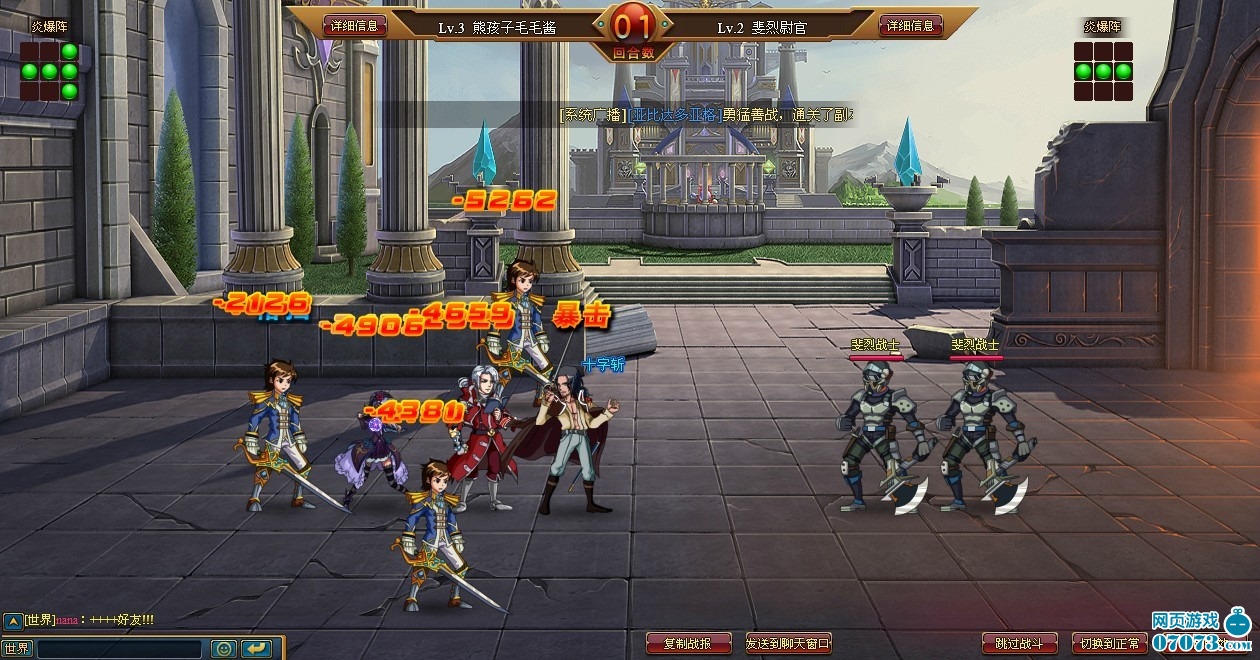Send chat message with the return arrow button
The width and height of the screenshot is (1260, 660).
pos(256,649)
